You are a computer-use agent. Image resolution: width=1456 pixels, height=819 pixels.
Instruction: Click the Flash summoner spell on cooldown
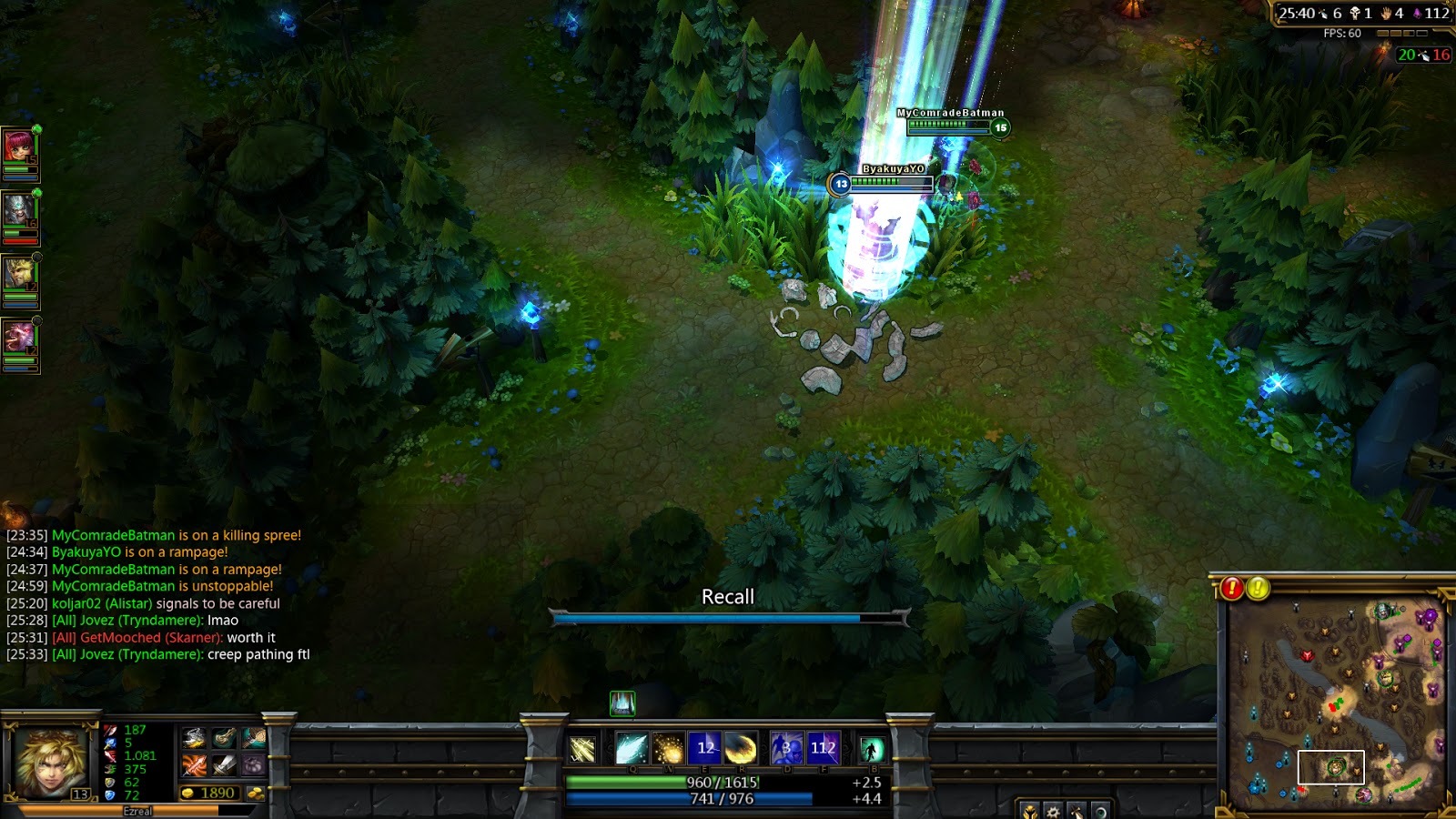824,748
